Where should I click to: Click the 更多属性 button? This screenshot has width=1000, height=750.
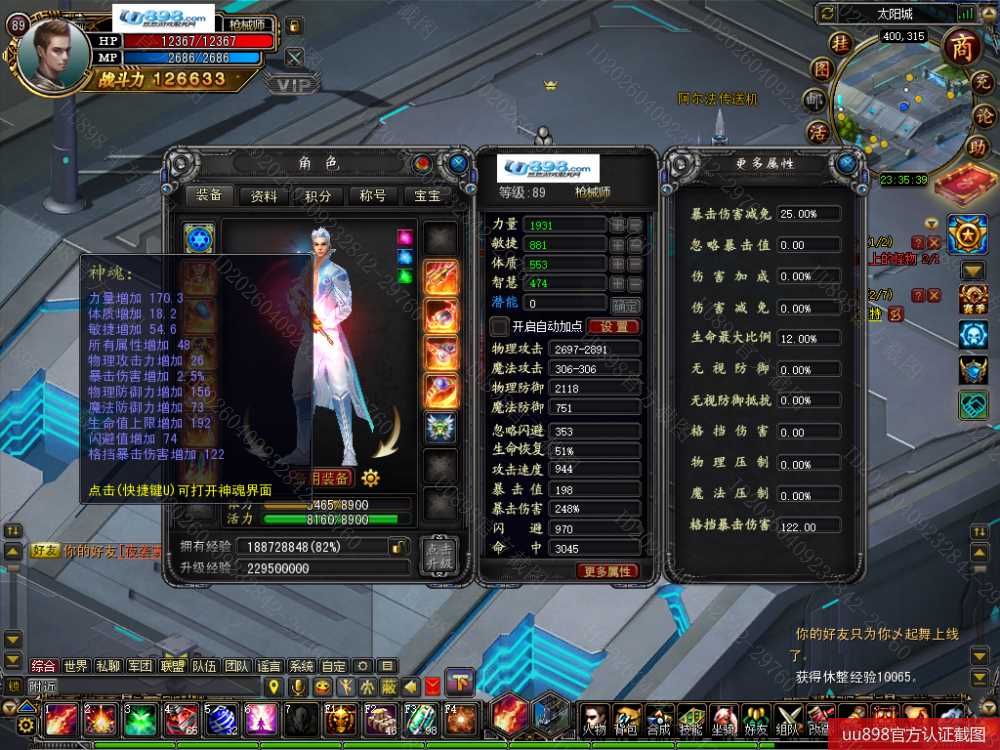tap(606, 571)
